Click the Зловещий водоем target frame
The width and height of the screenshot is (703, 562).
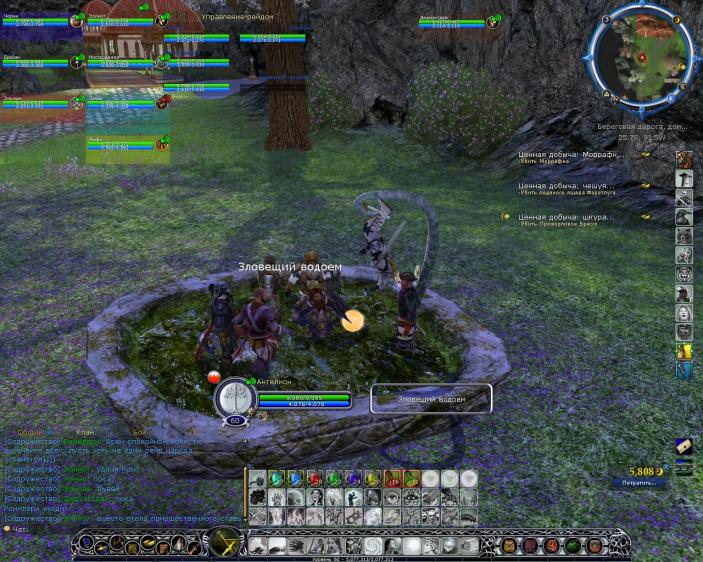pos(431,398)
